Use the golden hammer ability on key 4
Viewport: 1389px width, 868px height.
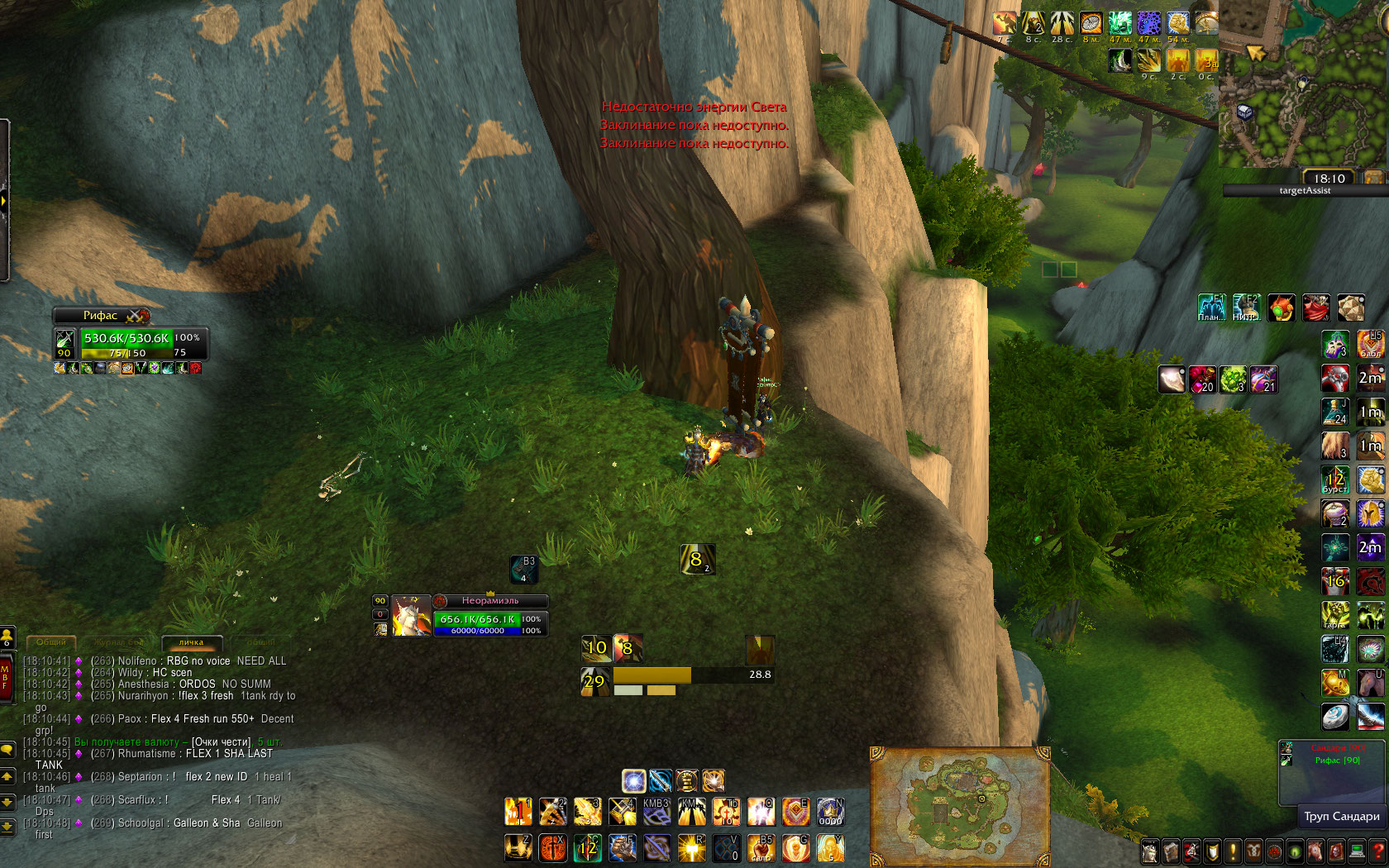[623, 812]
